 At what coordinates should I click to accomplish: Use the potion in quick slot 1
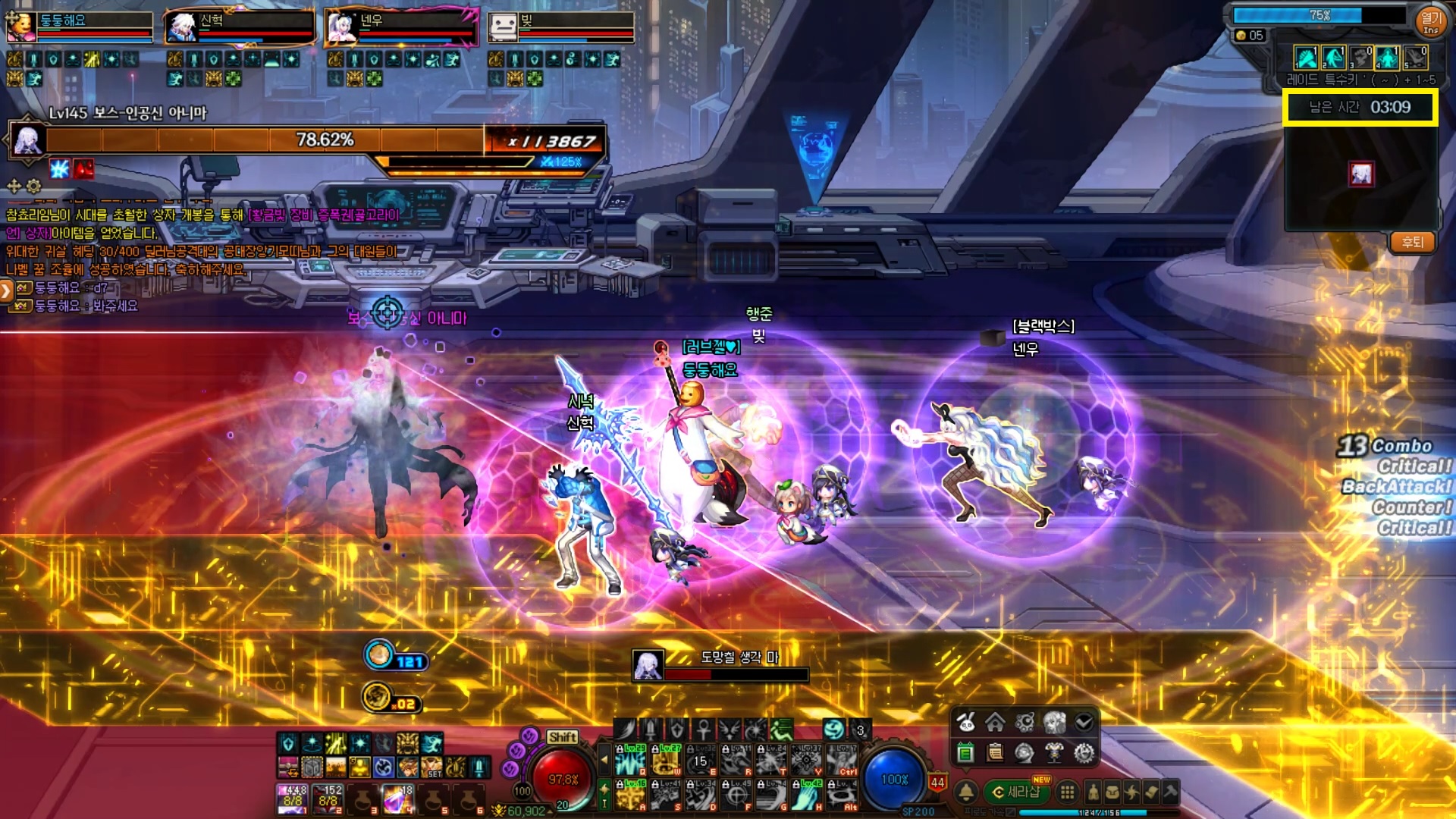[292, 799]
